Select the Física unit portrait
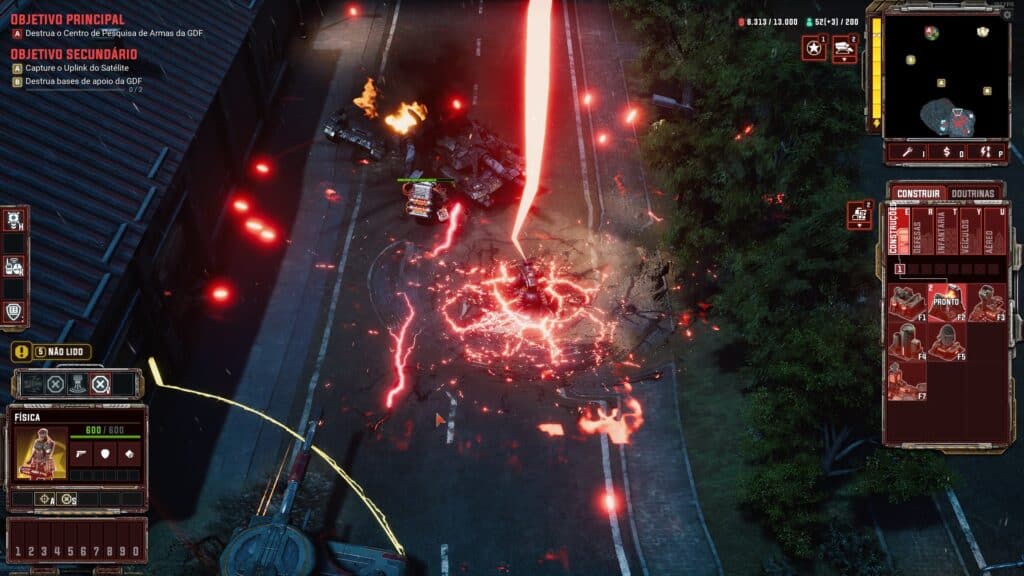Viewport: 1024px width, 576px height. pyautogui.click(x=41, y=453)
